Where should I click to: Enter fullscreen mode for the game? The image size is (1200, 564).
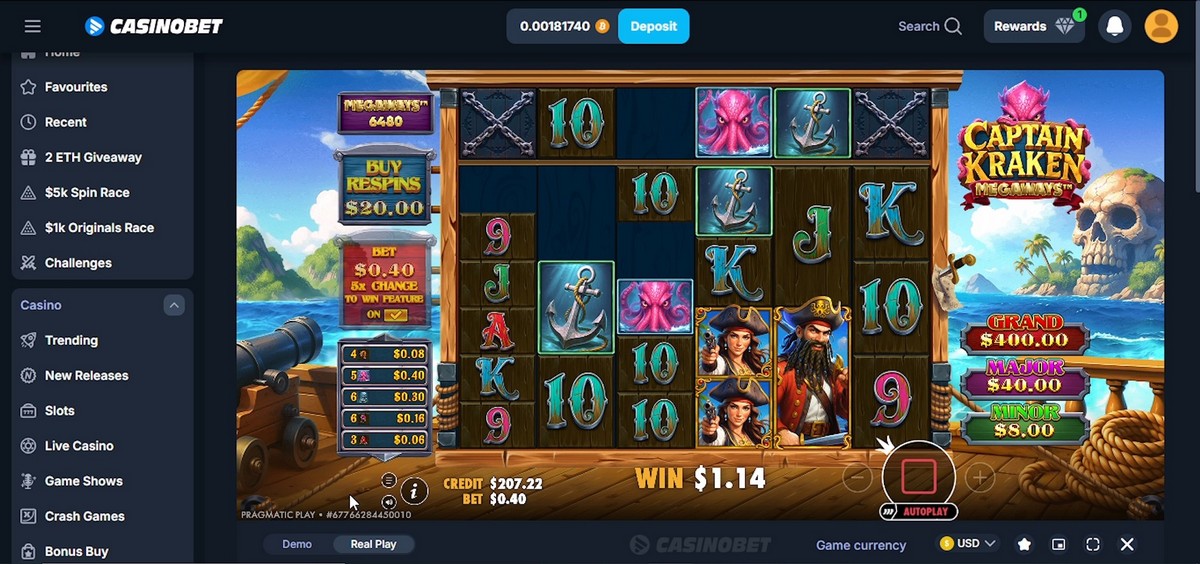pos(1092,544)
